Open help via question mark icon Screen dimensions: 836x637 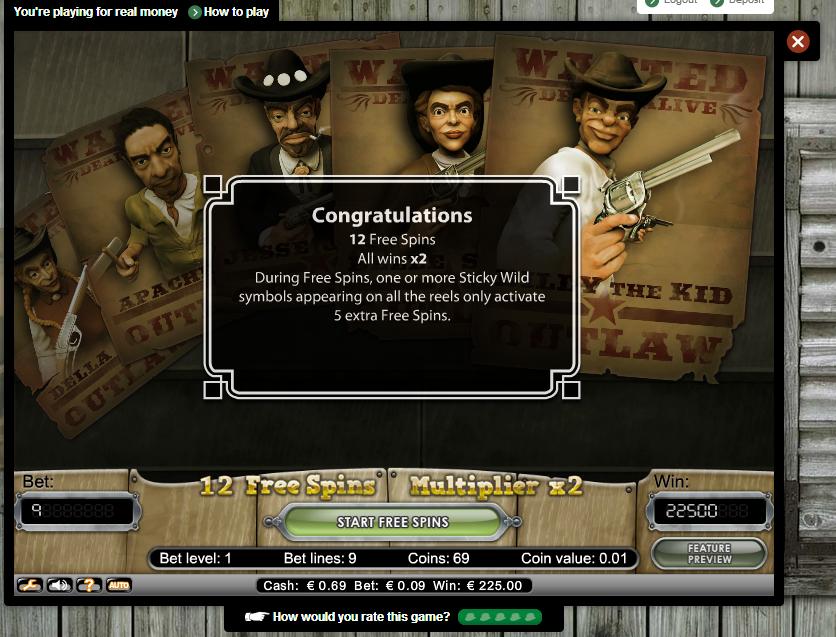click(89, 585)
